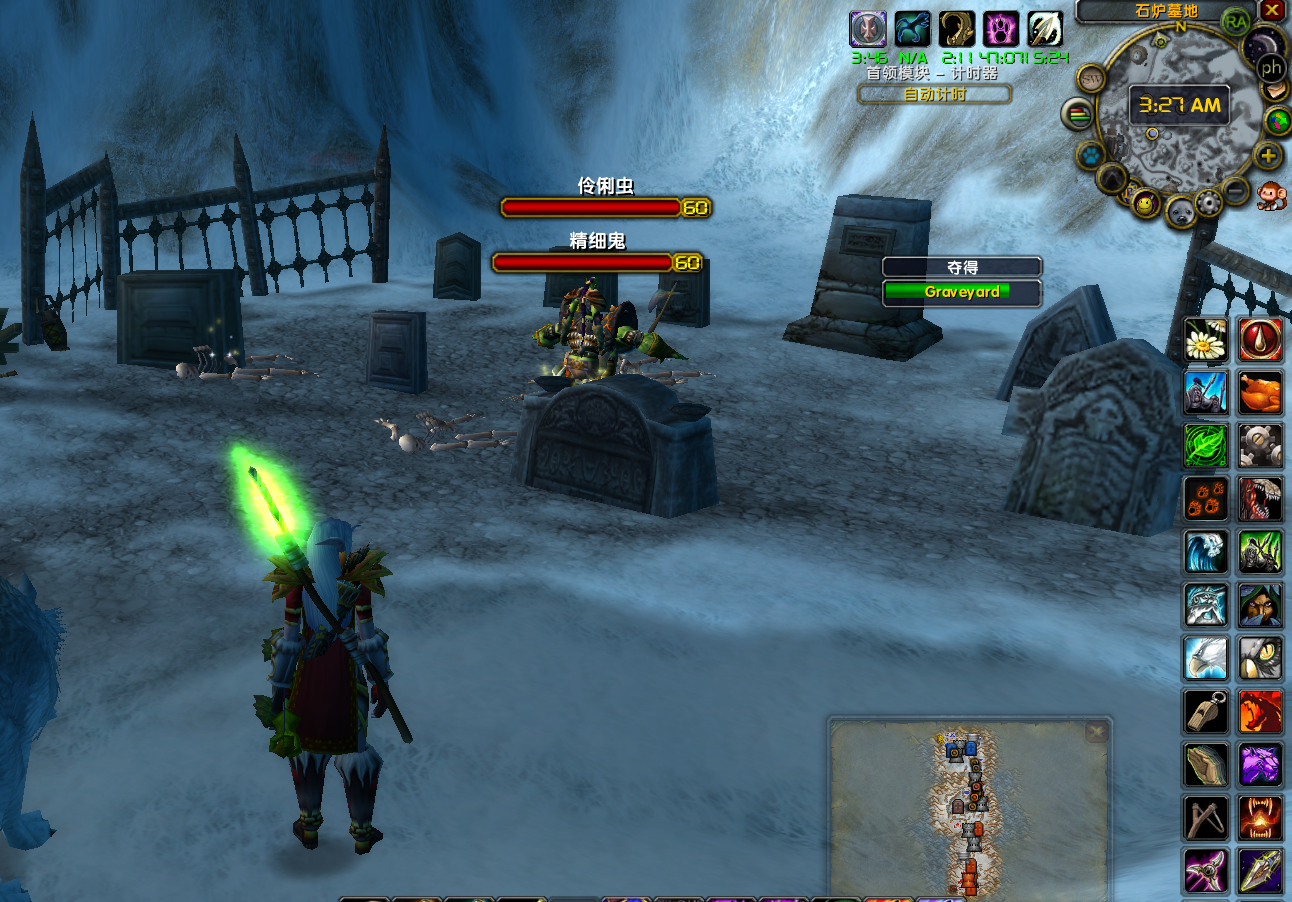Close the minimap with the X button
The image size is (1292, 902).
pos(1271,10)
